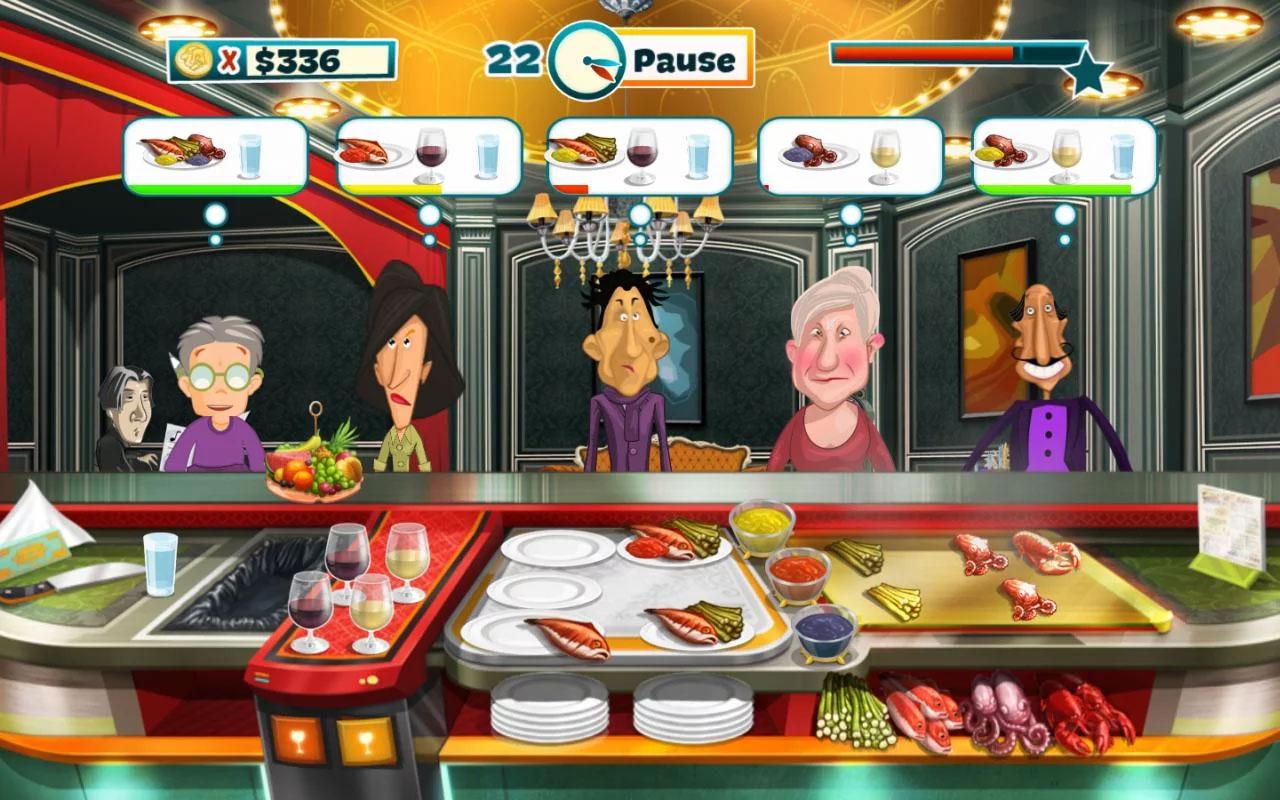Click the red X next to the coin
The image size is (1280, 800).
(228, 60)
